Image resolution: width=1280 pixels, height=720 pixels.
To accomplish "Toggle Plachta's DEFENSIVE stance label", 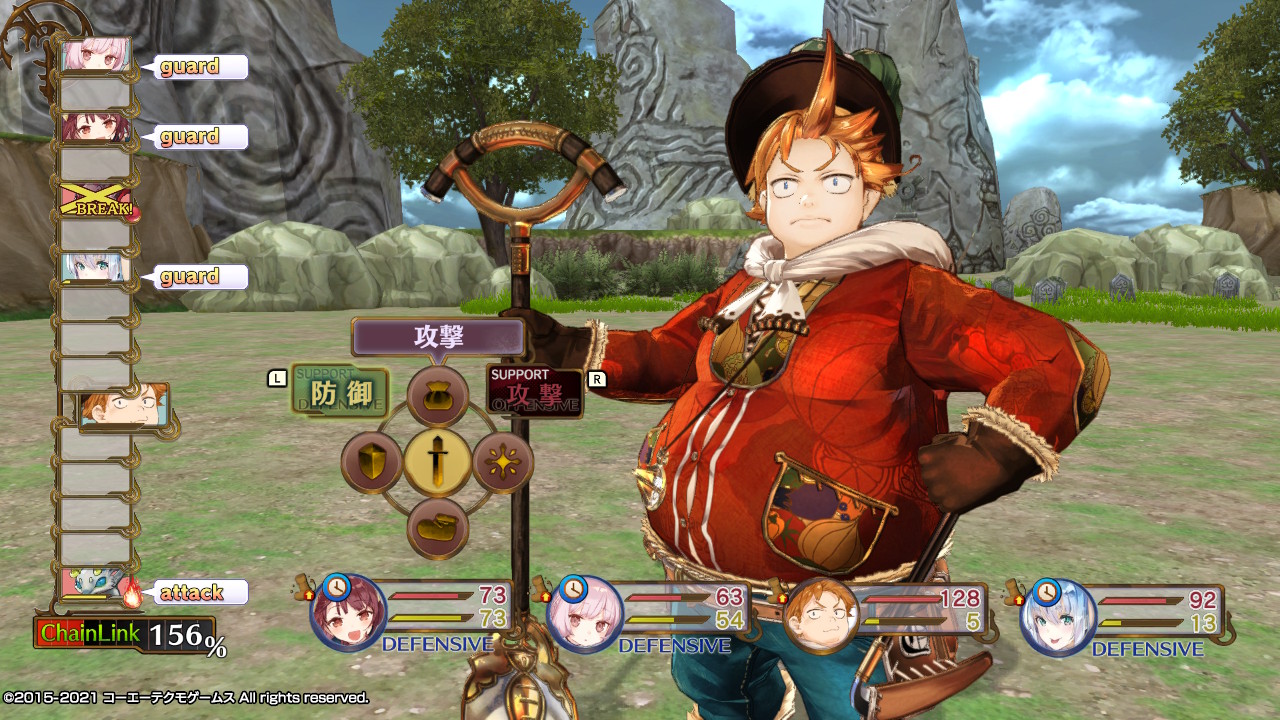I will pos(666,645).
